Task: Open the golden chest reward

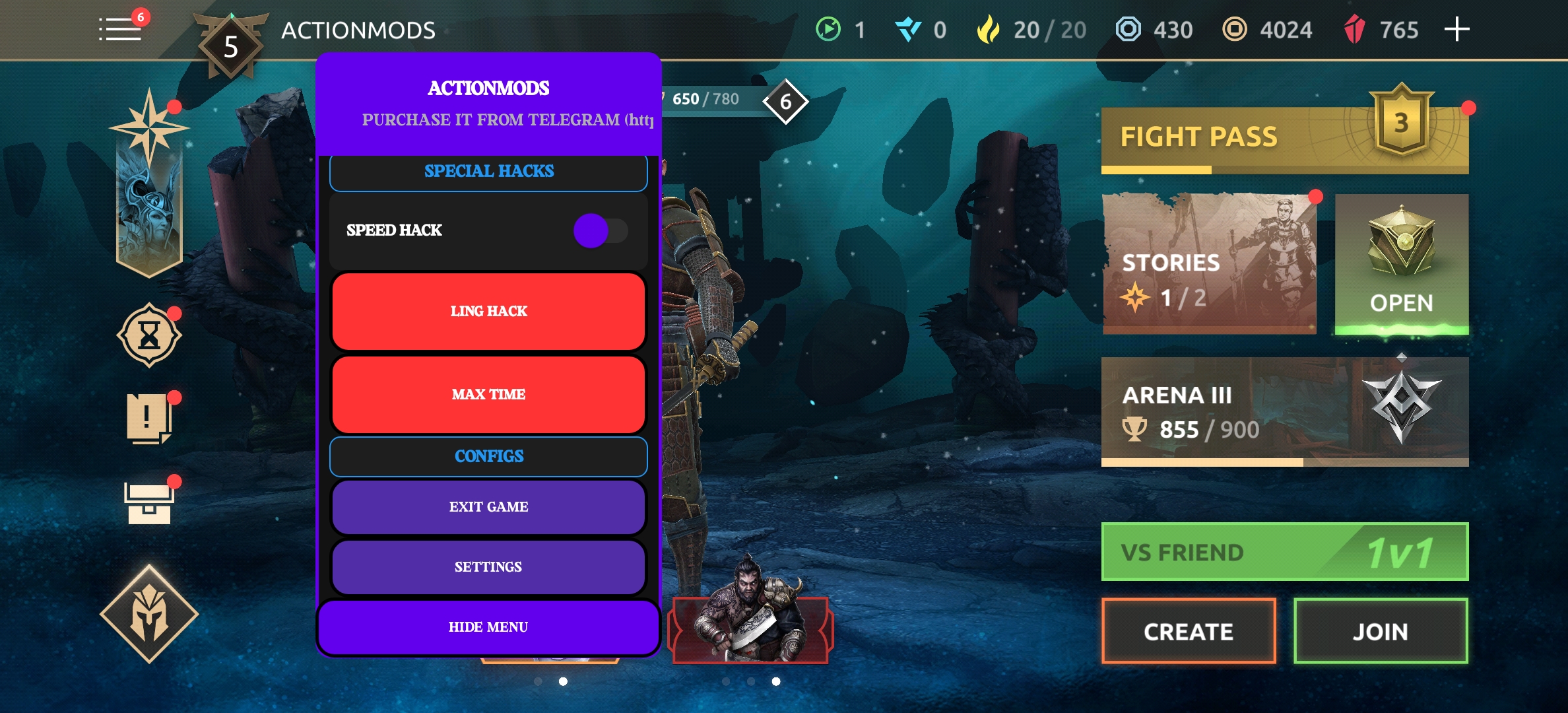Action: (1401, 263)
